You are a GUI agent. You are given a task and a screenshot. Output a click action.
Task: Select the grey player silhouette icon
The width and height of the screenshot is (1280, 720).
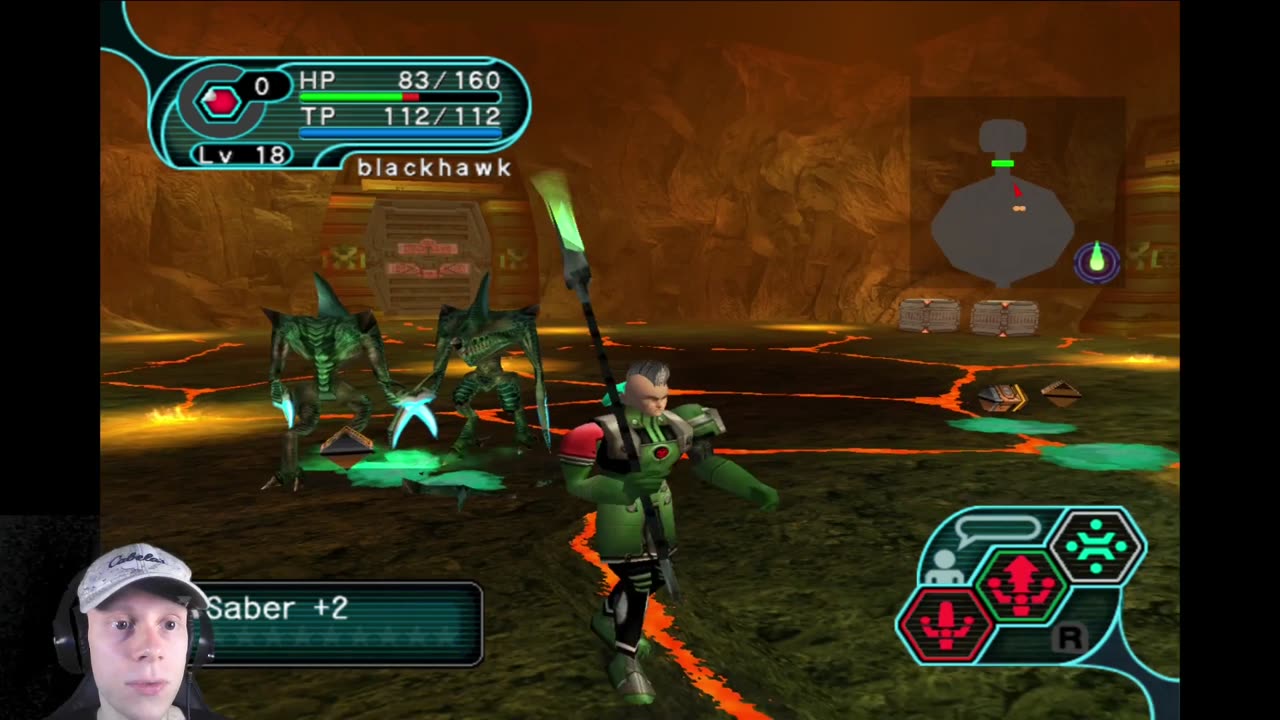(x=942, y=570)
